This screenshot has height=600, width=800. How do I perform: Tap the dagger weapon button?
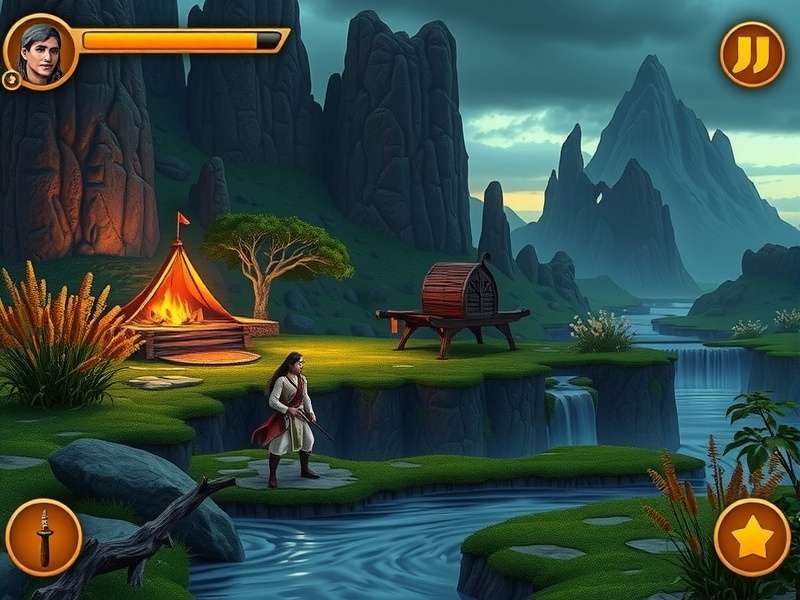coord(44,537)
